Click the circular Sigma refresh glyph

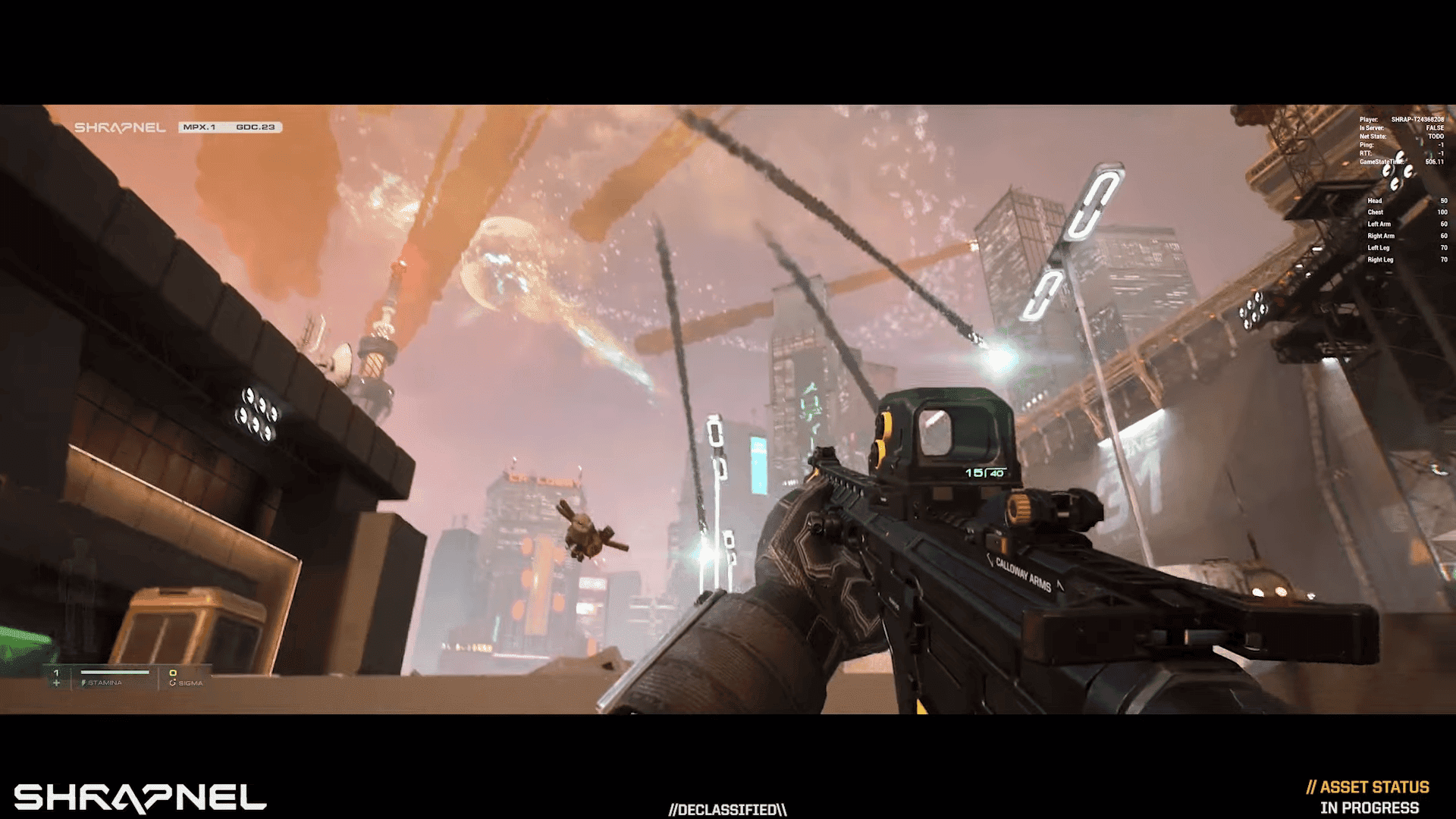tap(173, 682)
